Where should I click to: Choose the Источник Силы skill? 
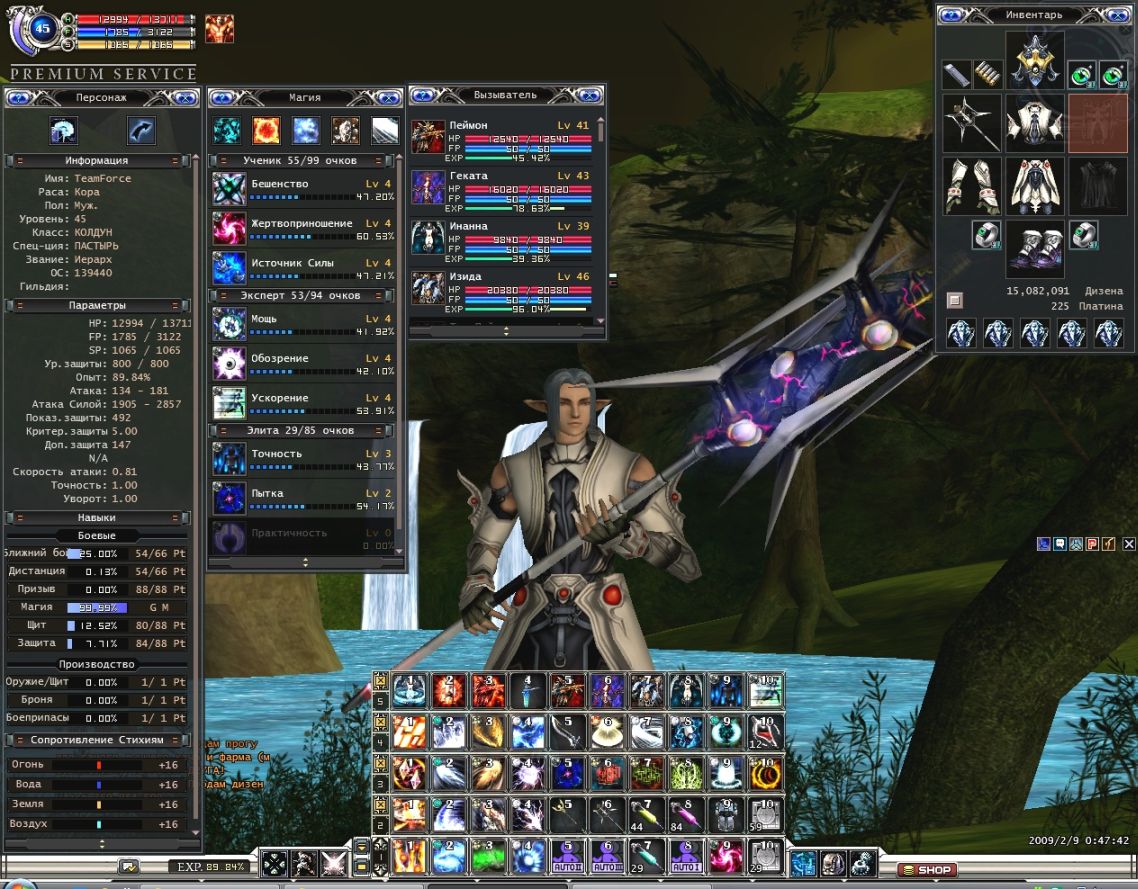(x=229, y=268)
